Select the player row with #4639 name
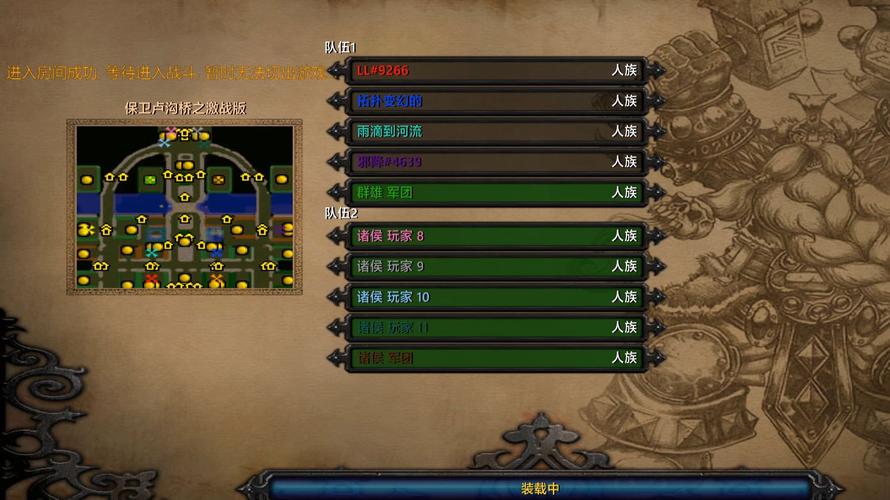The height and width of the screenshot is (500, 890). pyautogui.click(x=496, y=161)
